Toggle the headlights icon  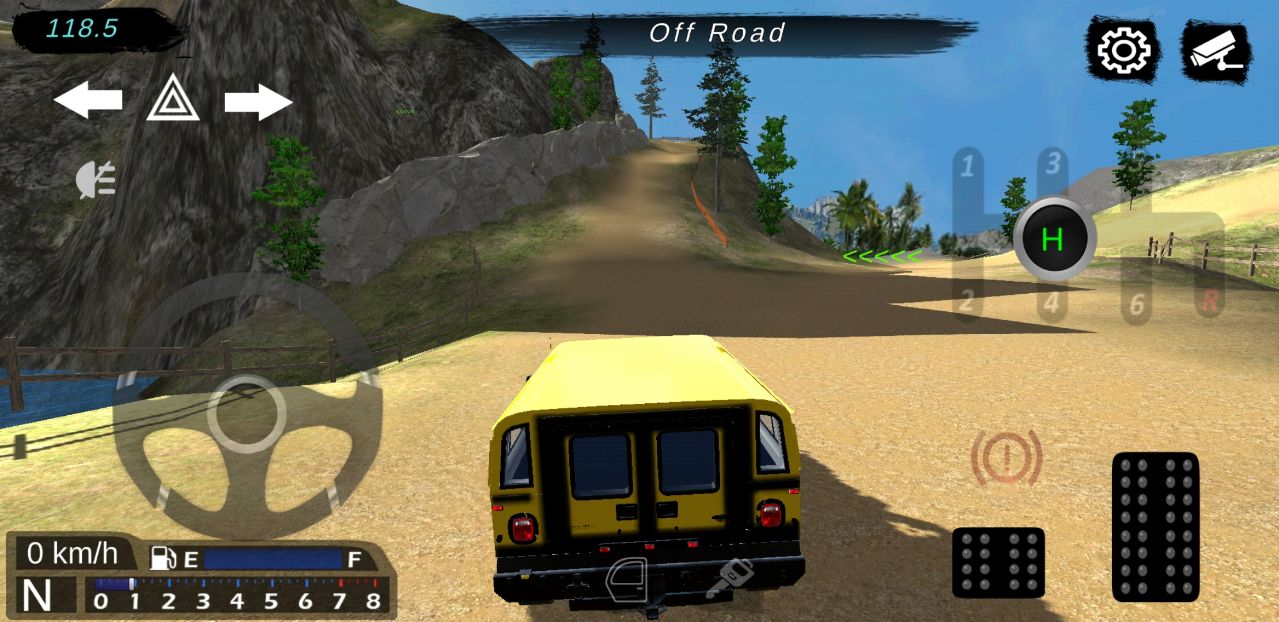pyautogui.click(x=97, y=180)
